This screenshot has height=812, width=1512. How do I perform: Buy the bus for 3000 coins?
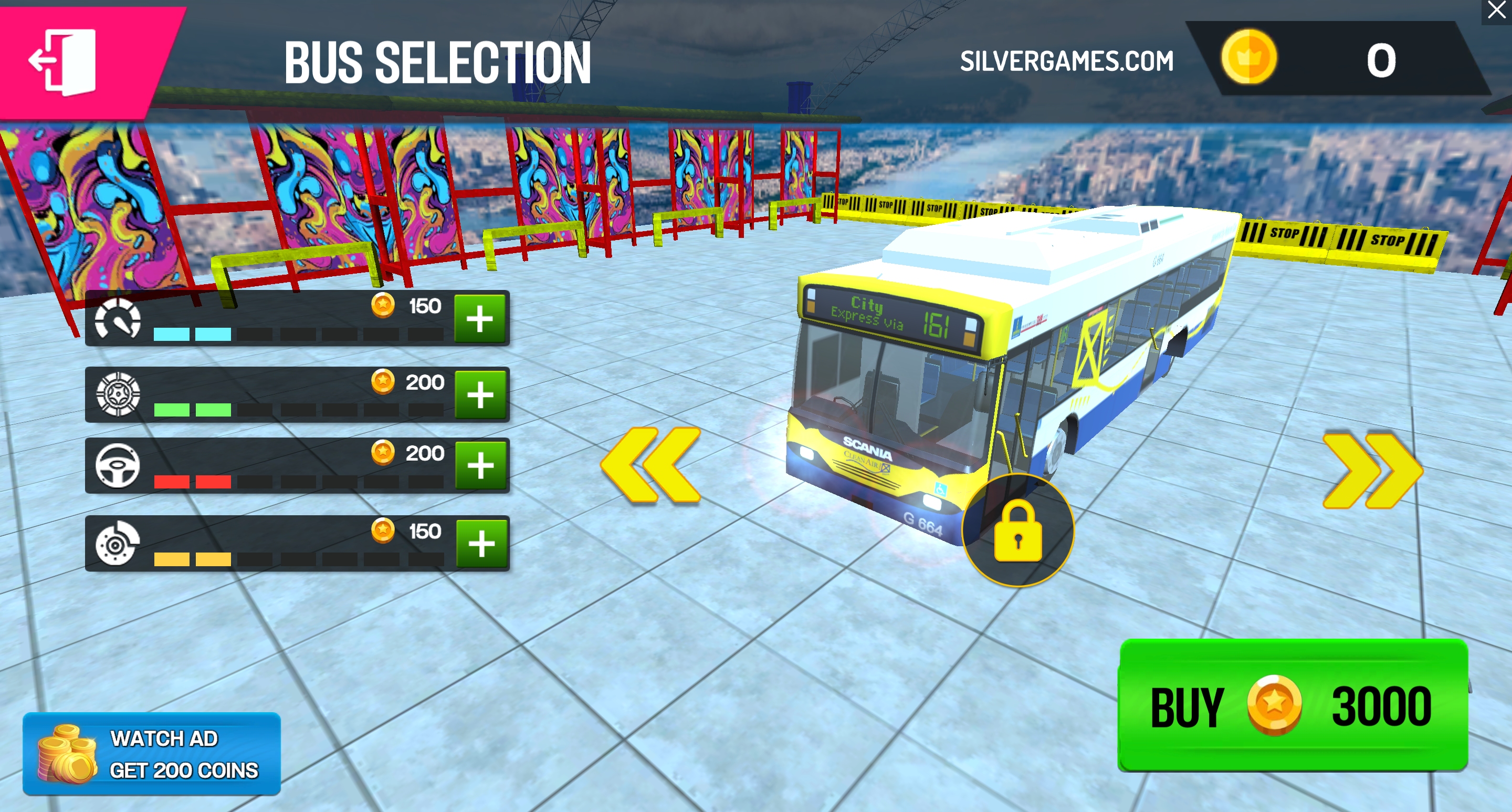[1293, 705]
